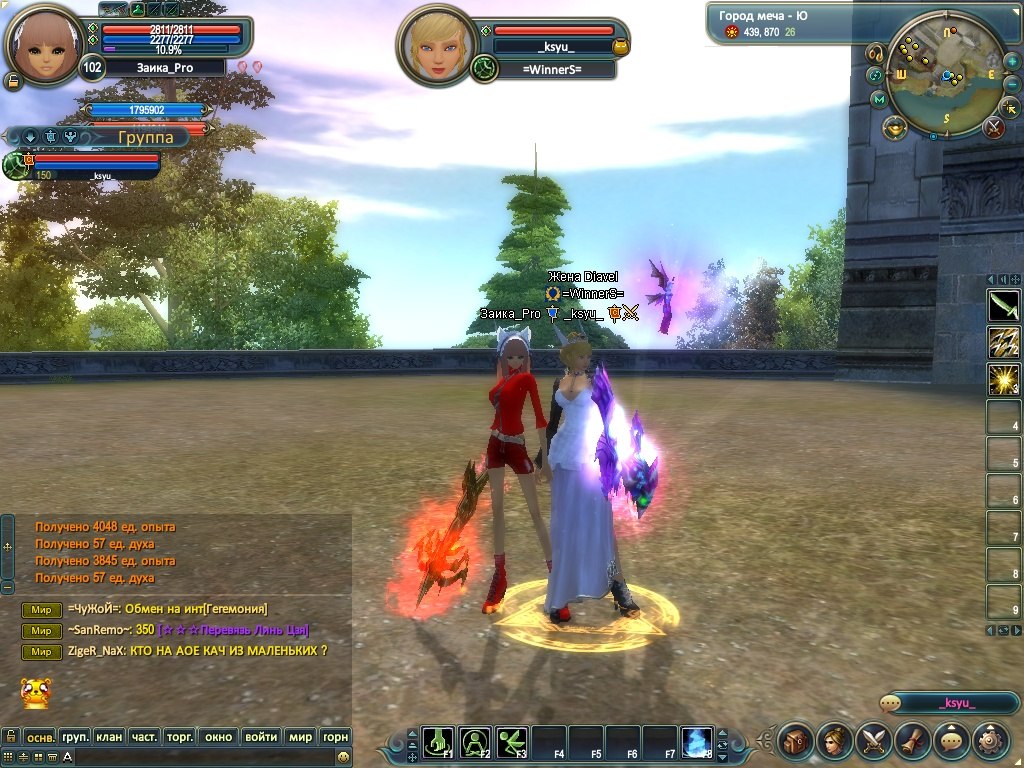The width and height of the screenshot is (1024, 768).
Task: Open the quest scroll menu
Action: click(x=912, y=741)
